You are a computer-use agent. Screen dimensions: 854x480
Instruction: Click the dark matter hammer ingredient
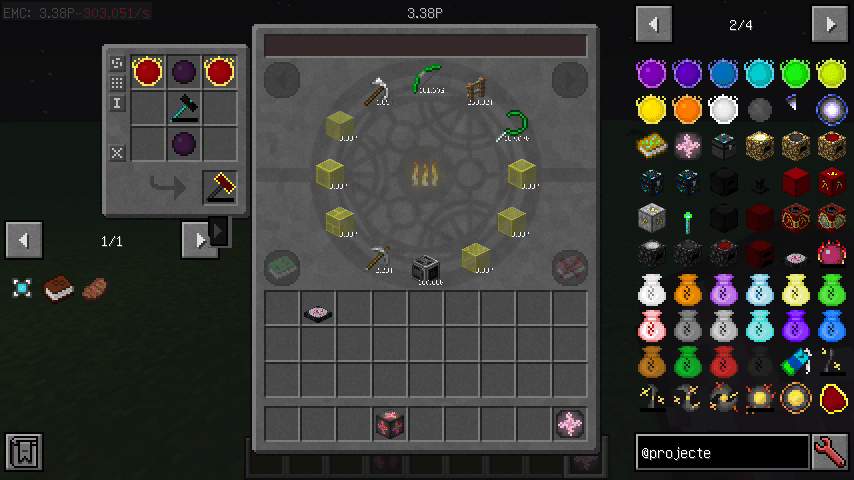(184, 107)
